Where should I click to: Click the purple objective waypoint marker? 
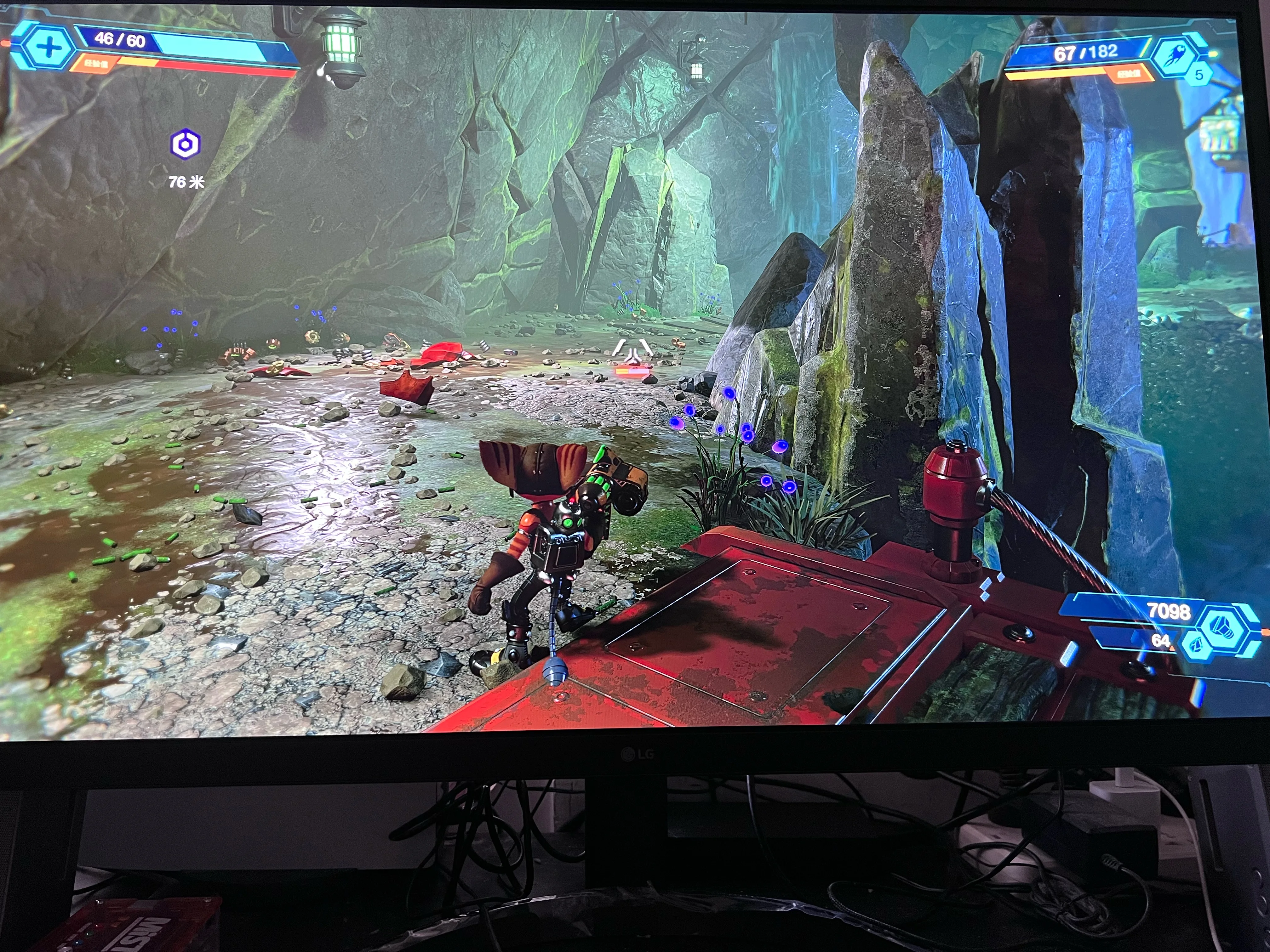[186, 144]
